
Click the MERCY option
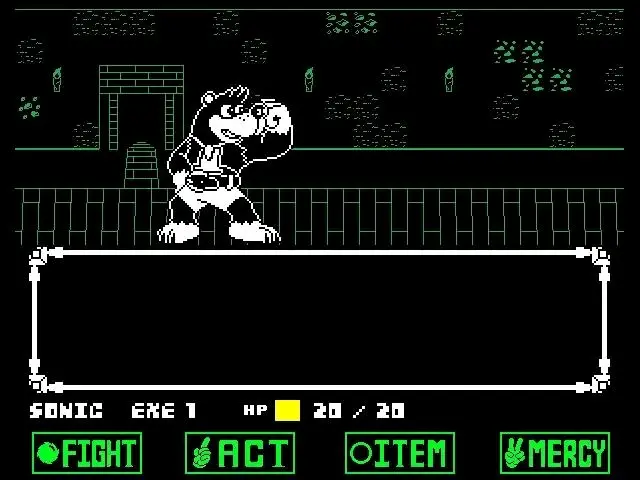click(555, 453)
